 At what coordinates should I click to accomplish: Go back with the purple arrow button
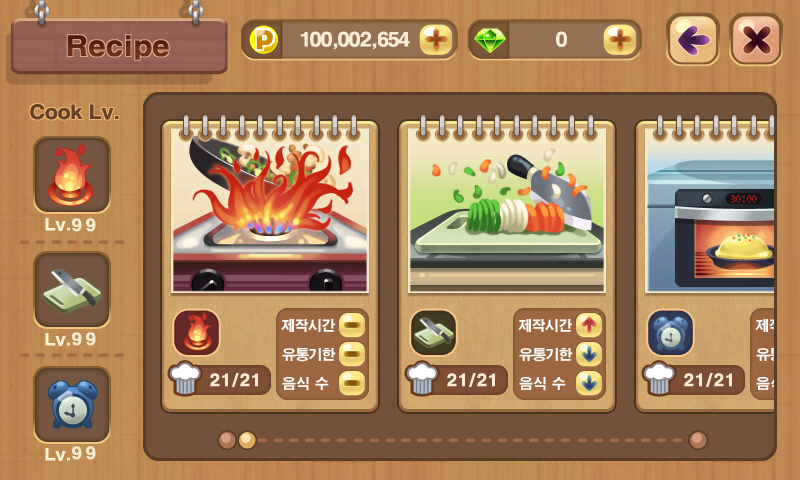coord(693,40)
